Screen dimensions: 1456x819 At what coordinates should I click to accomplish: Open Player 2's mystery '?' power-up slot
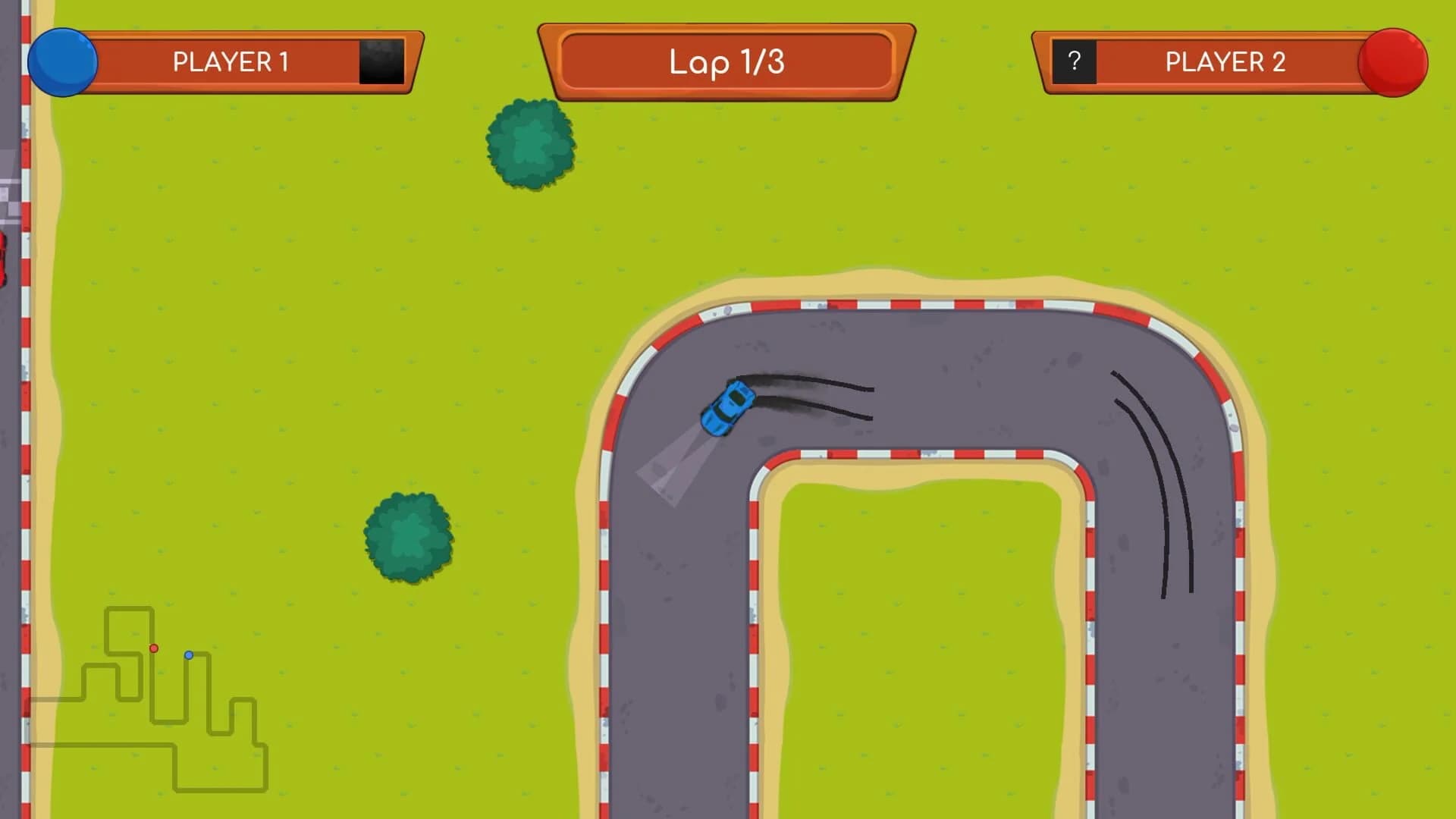[1074, 59]
